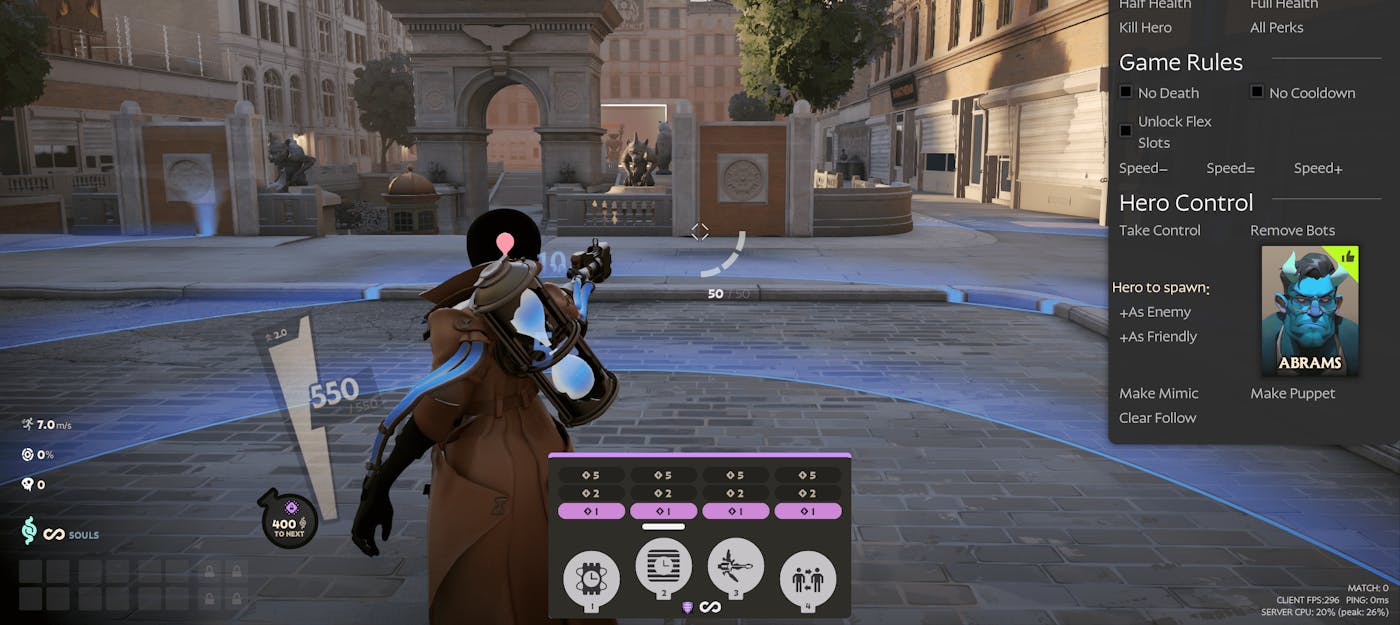Reset game speed with Speed=
This screenshot has width=1400, height=625.
tap(1230, 168)
